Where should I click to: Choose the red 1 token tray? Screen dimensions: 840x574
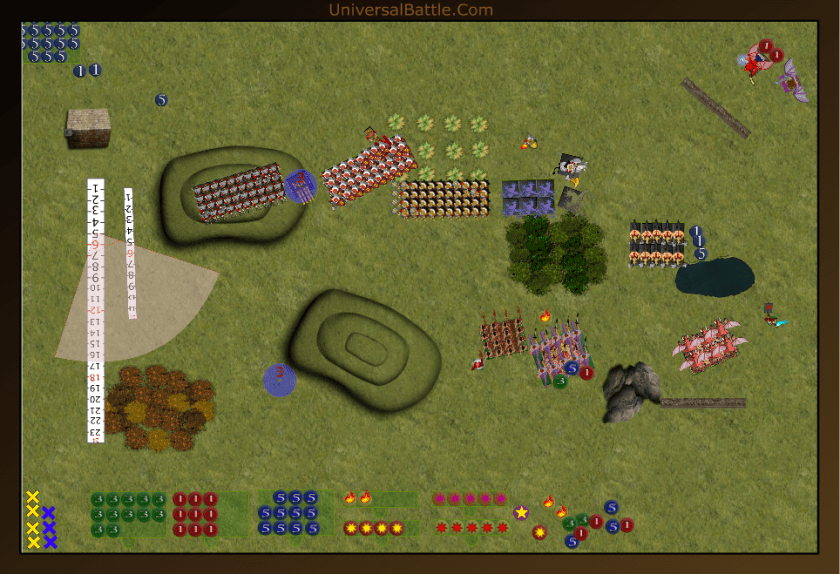[x=195, y=514]
